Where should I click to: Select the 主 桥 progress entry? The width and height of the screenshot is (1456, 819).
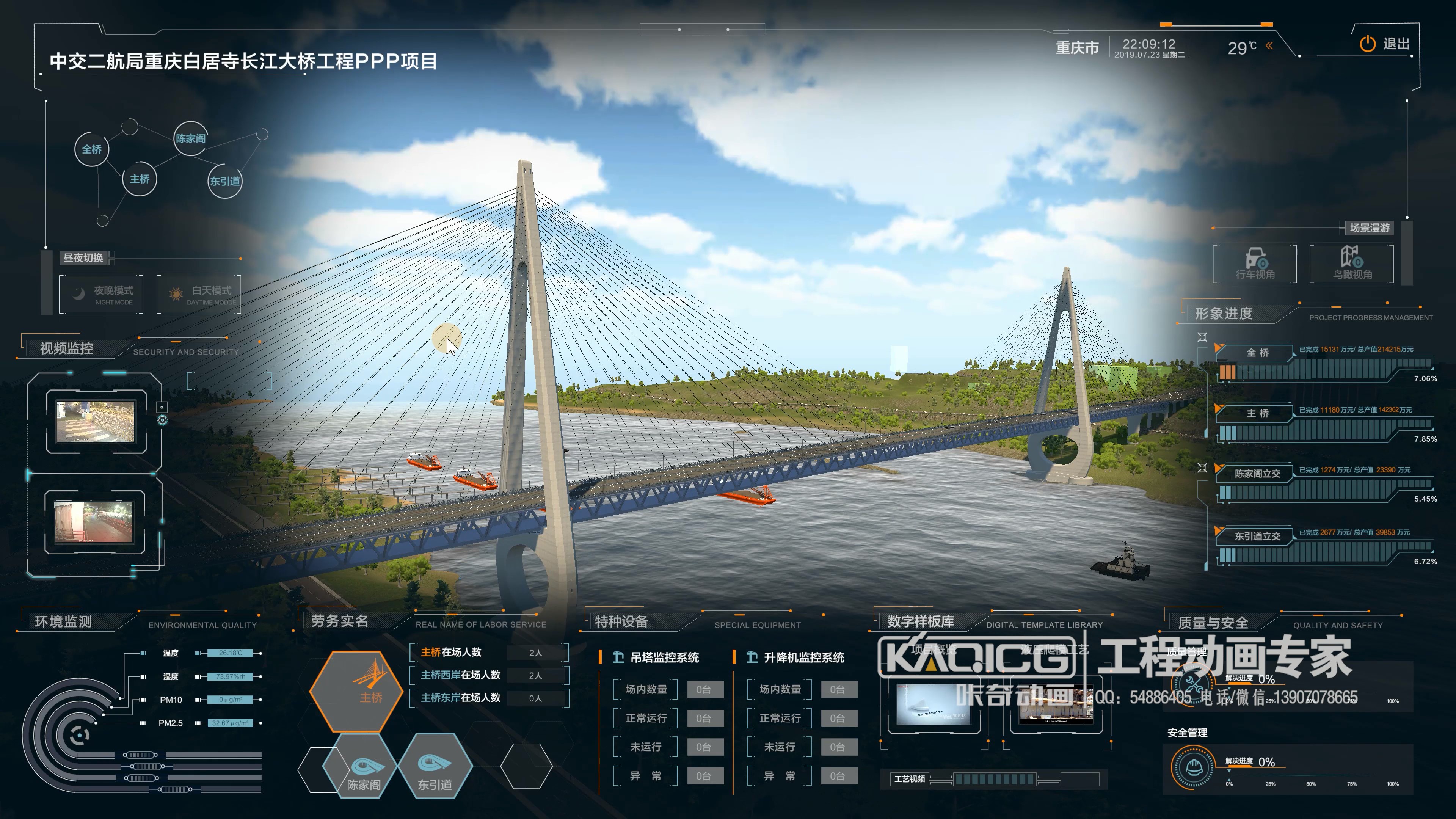(x=1257, y=414)
